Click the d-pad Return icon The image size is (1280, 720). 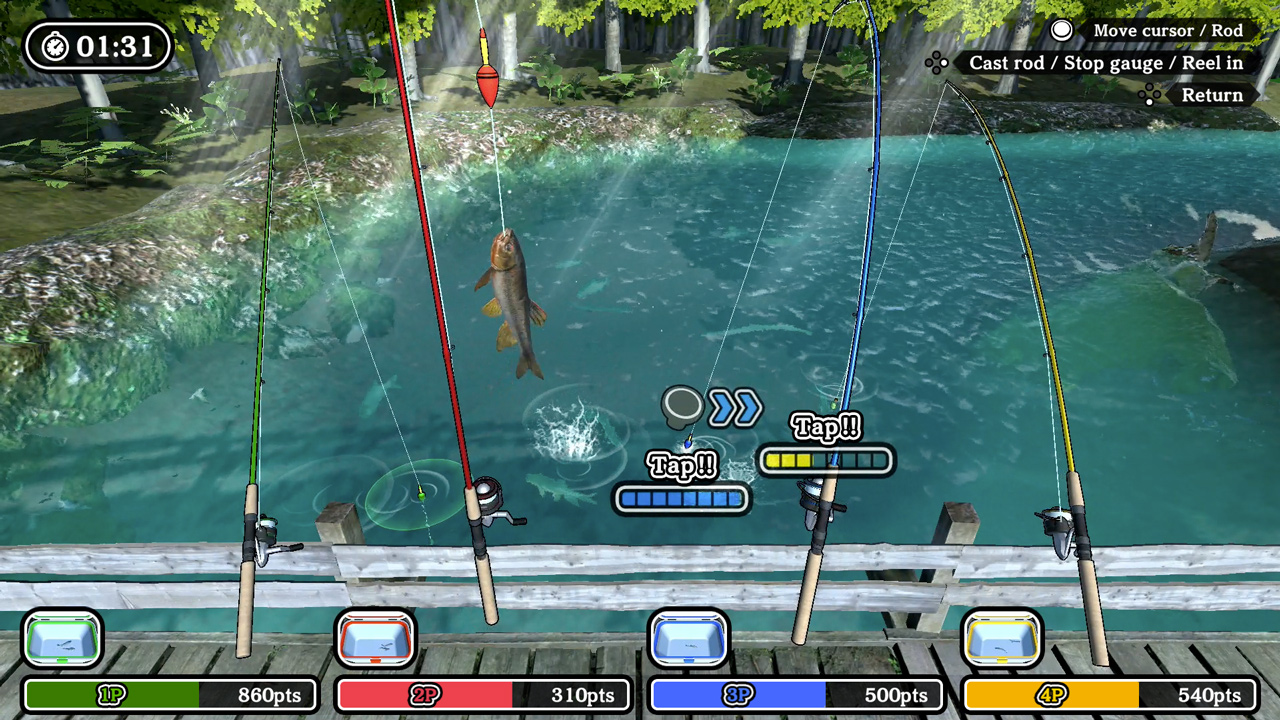coord(1149,95)
